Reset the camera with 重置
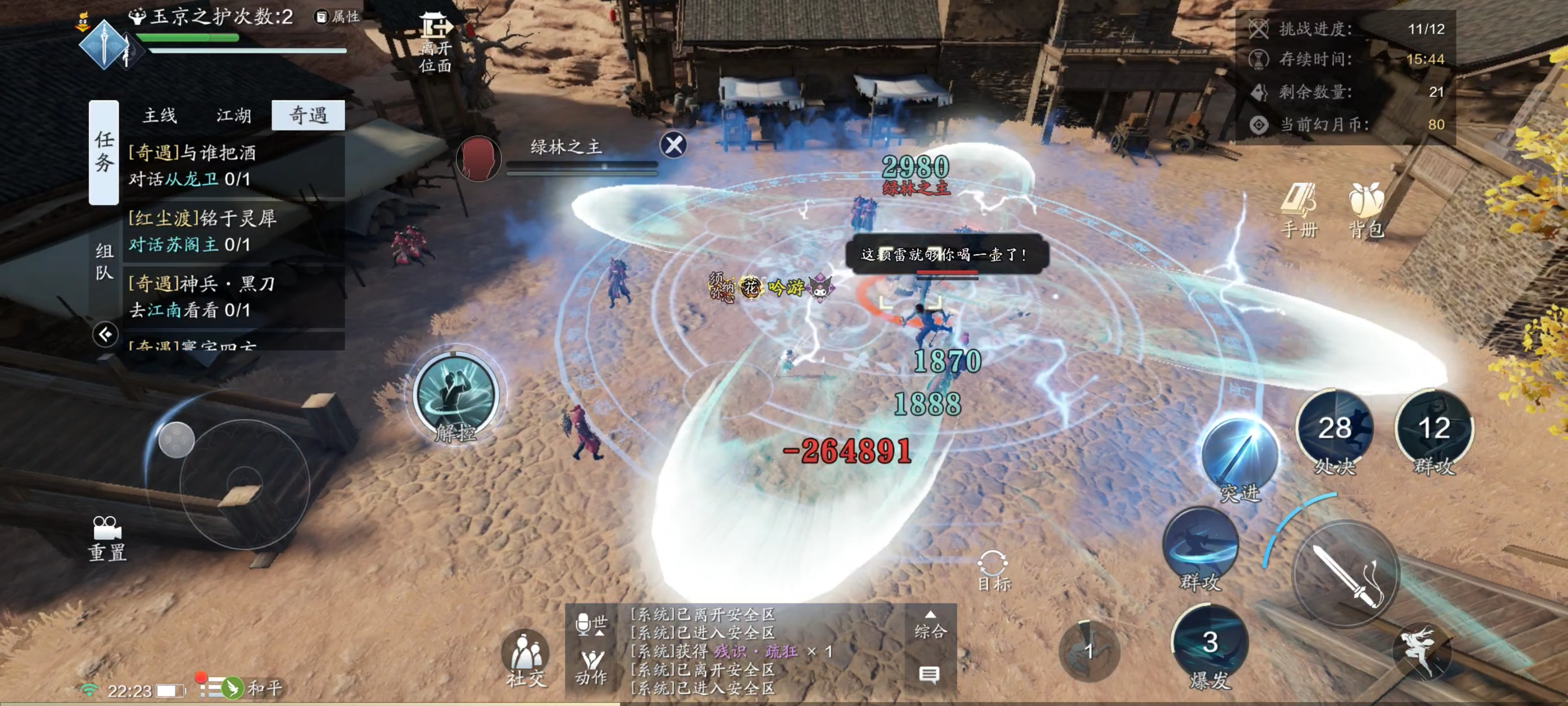 [x=107, y=537]
